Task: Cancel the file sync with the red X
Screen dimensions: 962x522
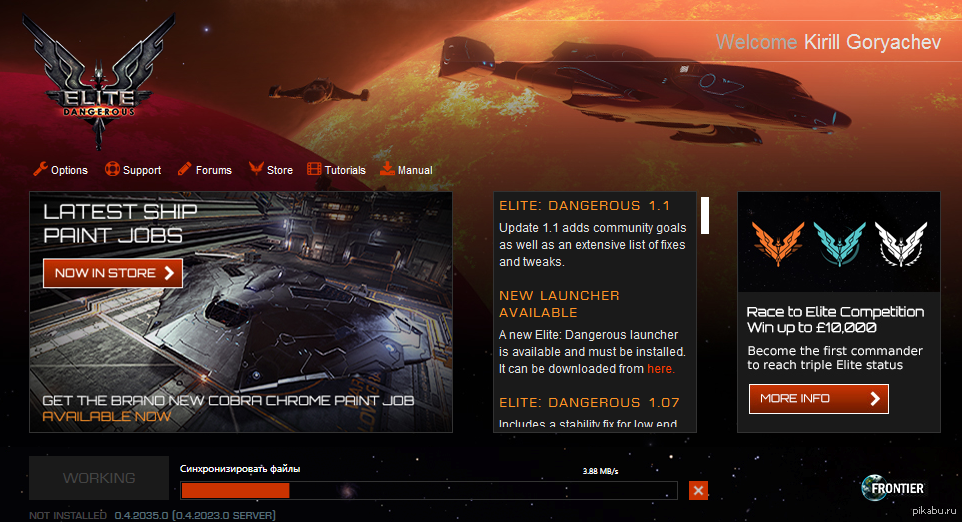Action: pyautogui.click(x=698, y=490)
